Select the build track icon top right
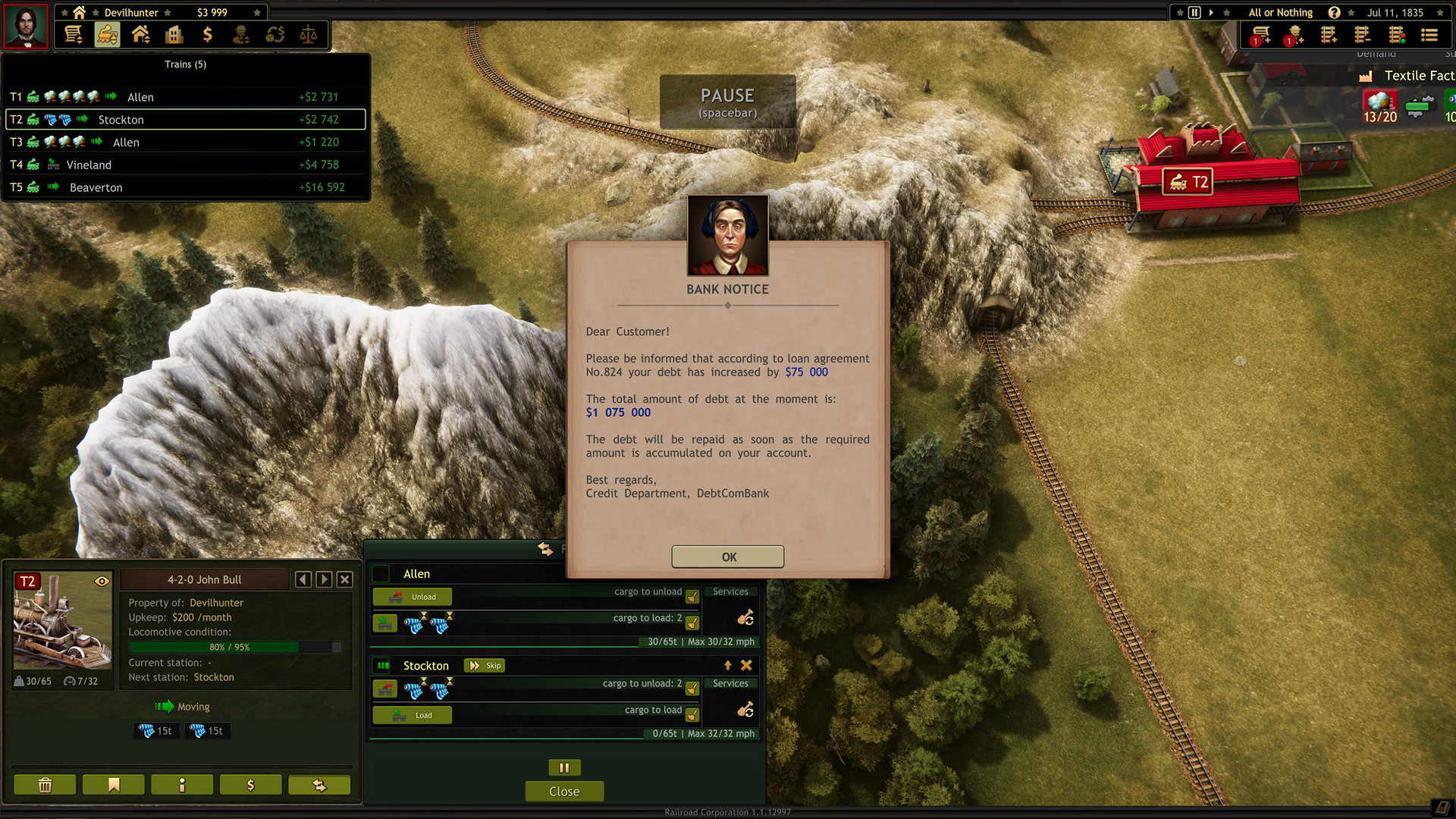This screenshot has width=1456, height=819. [1329, 34]
